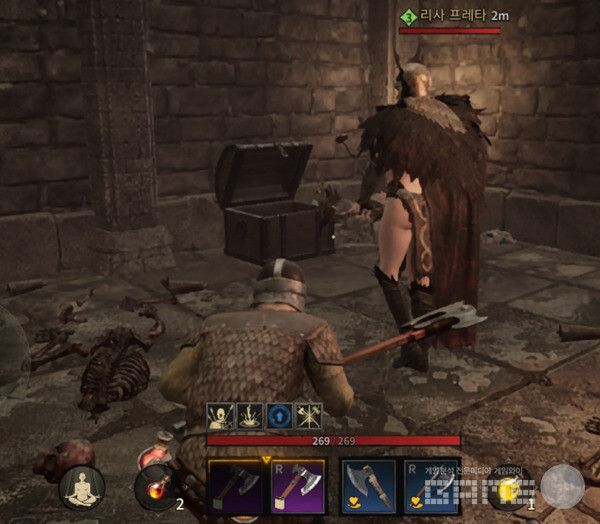Click the round grey button in the corner
This screenshot has height=524, width=600.
pos(563,487)
